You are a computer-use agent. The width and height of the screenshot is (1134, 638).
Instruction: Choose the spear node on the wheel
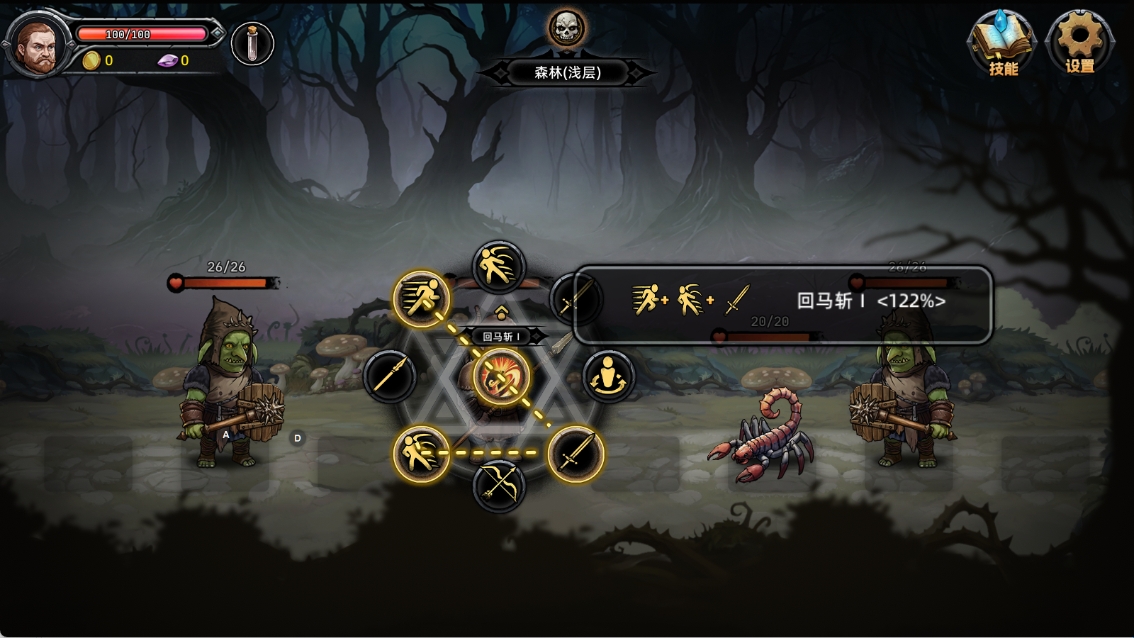tap(390, 376)
